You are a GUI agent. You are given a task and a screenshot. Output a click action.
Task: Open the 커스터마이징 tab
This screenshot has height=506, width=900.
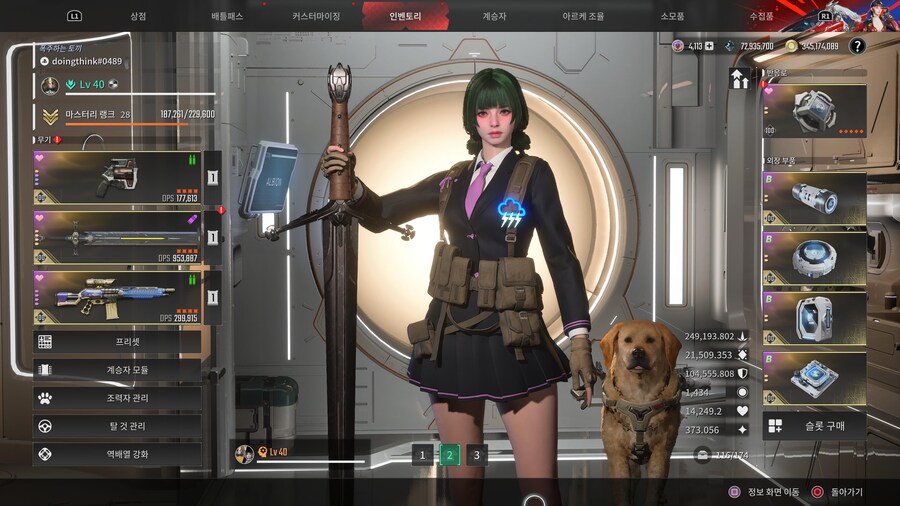click(x=316, y=16)
